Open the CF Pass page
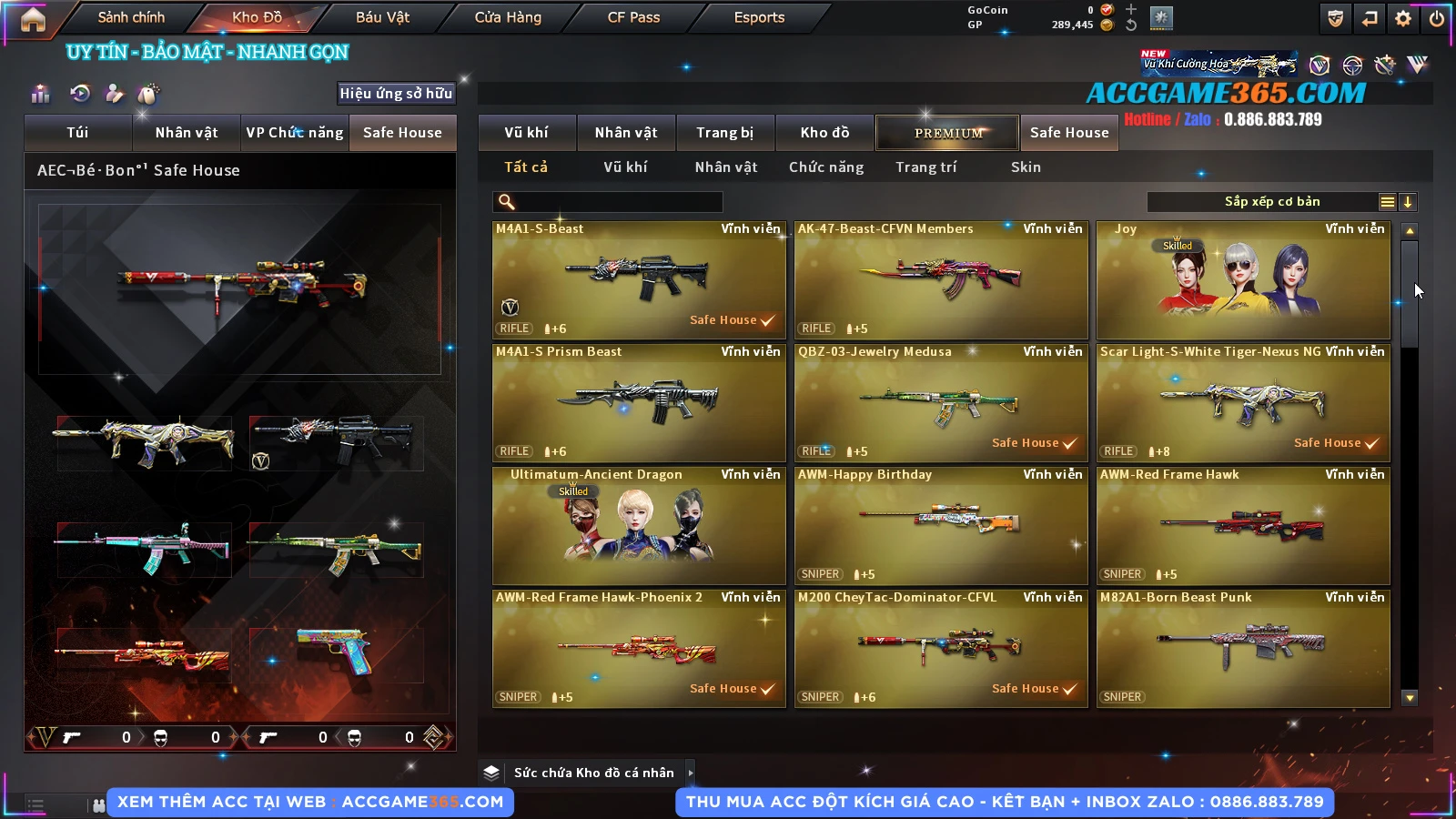 (633, 17)
